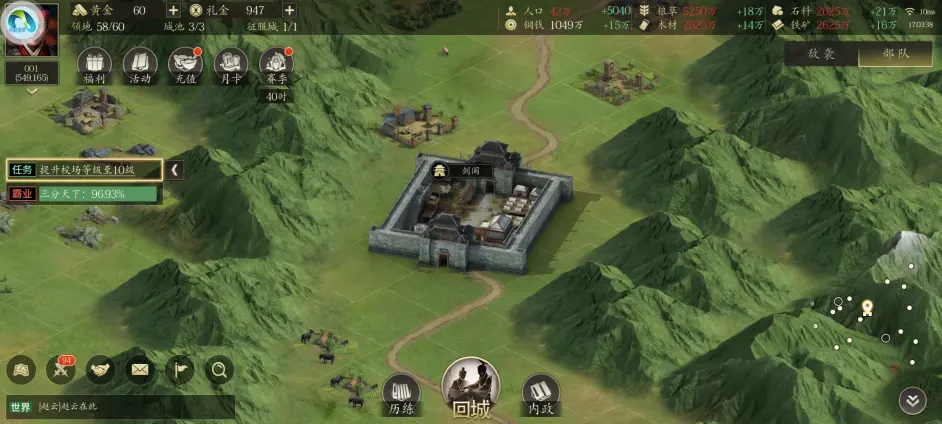942x424 pixels.
Task: Switch to the 部队 troops tab
Action: coord(895,54)
